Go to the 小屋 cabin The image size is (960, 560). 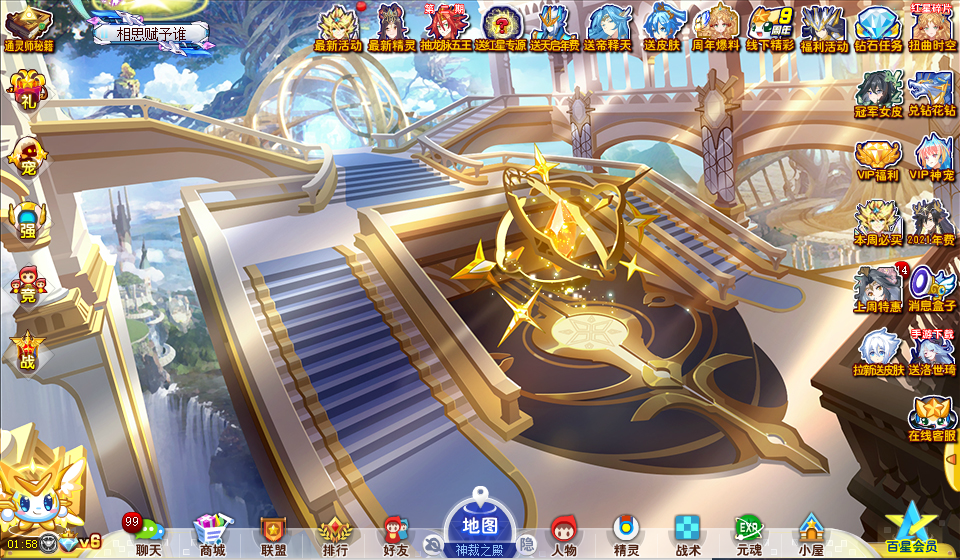(x=809, y=533)
